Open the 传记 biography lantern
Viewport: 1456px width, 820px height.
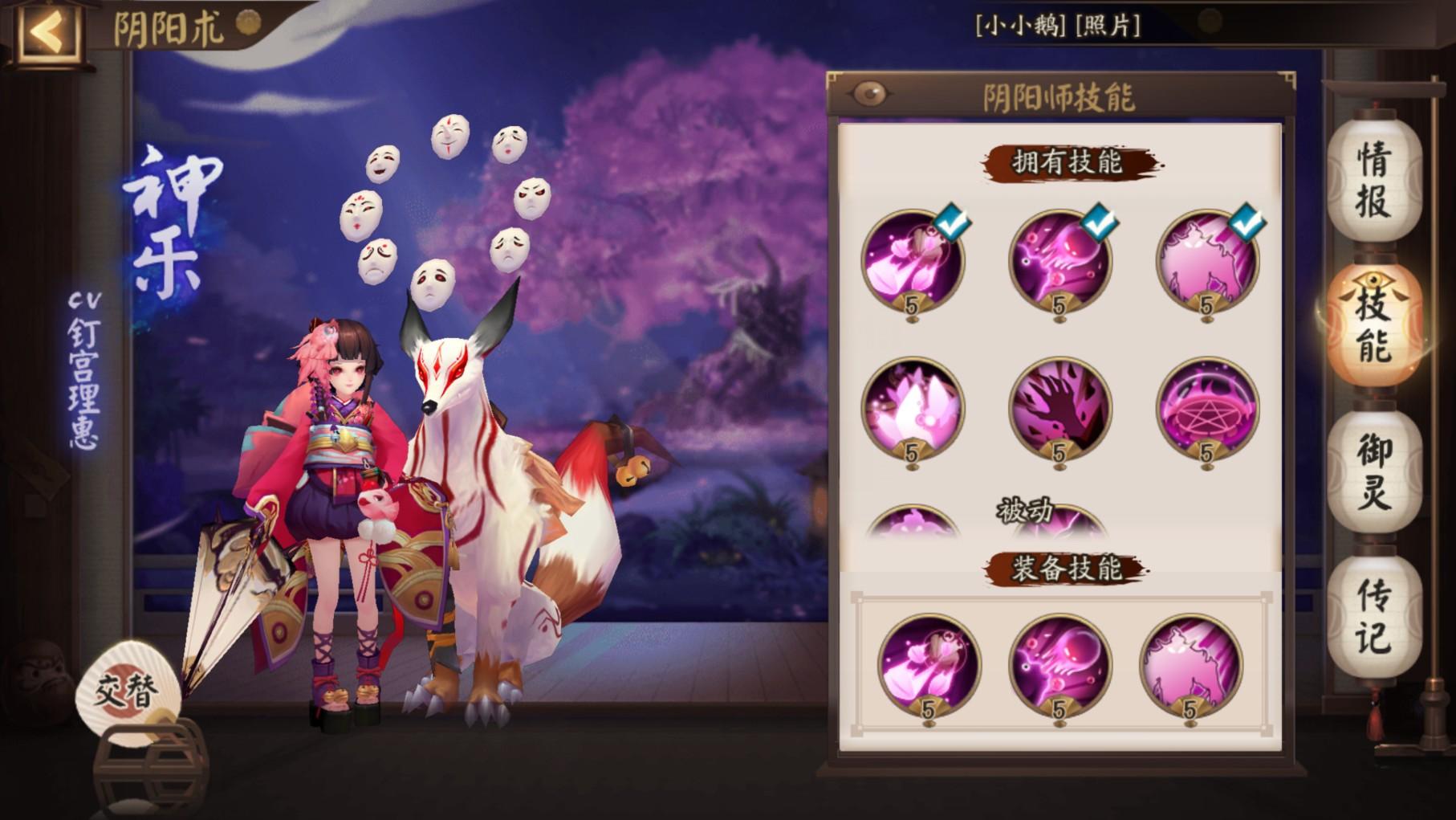(x=1374, y=612)
